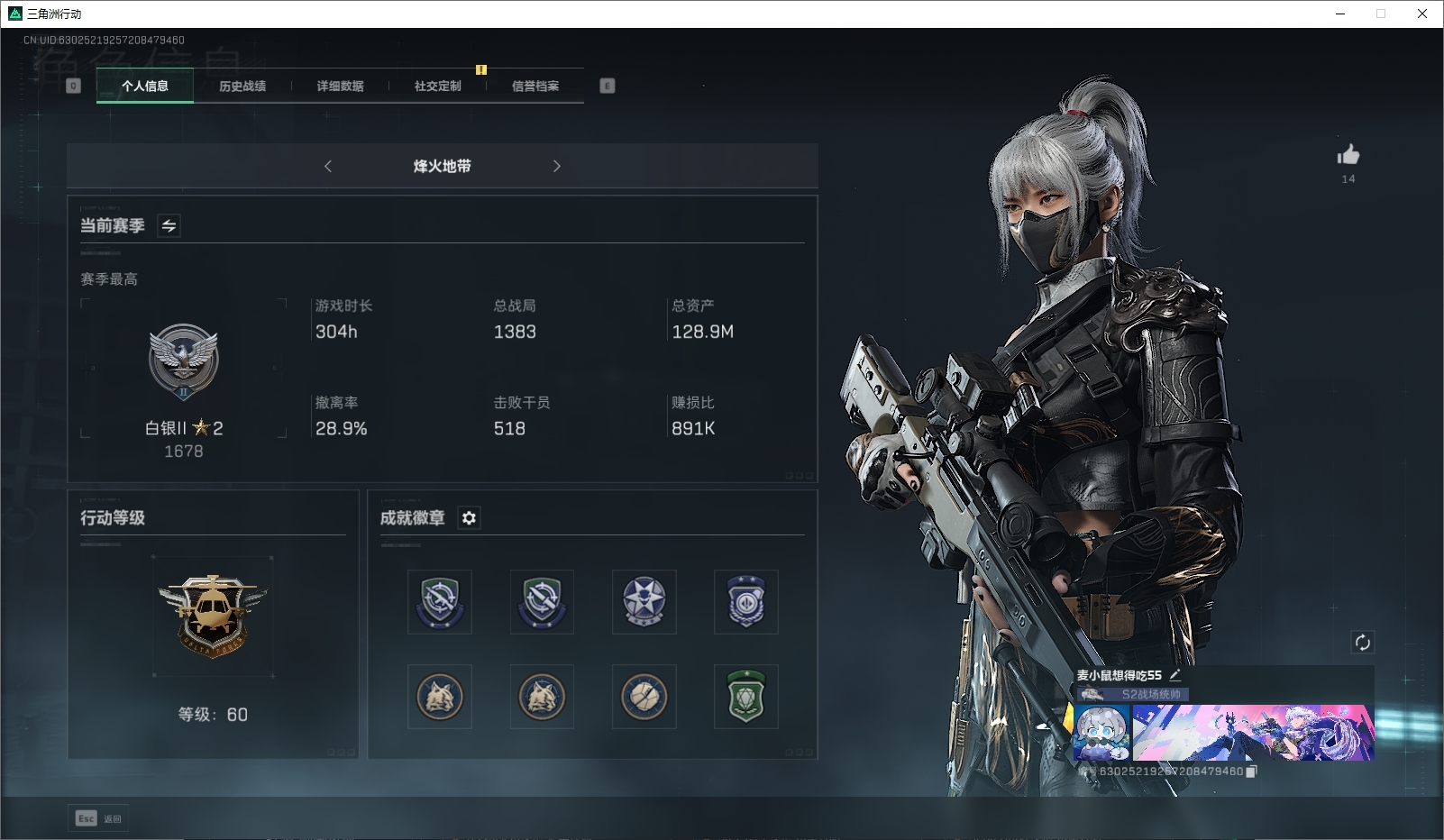Select the 个人信息 tab
The height and width of the screenshot is (840, 1444).
pos(145,87)
